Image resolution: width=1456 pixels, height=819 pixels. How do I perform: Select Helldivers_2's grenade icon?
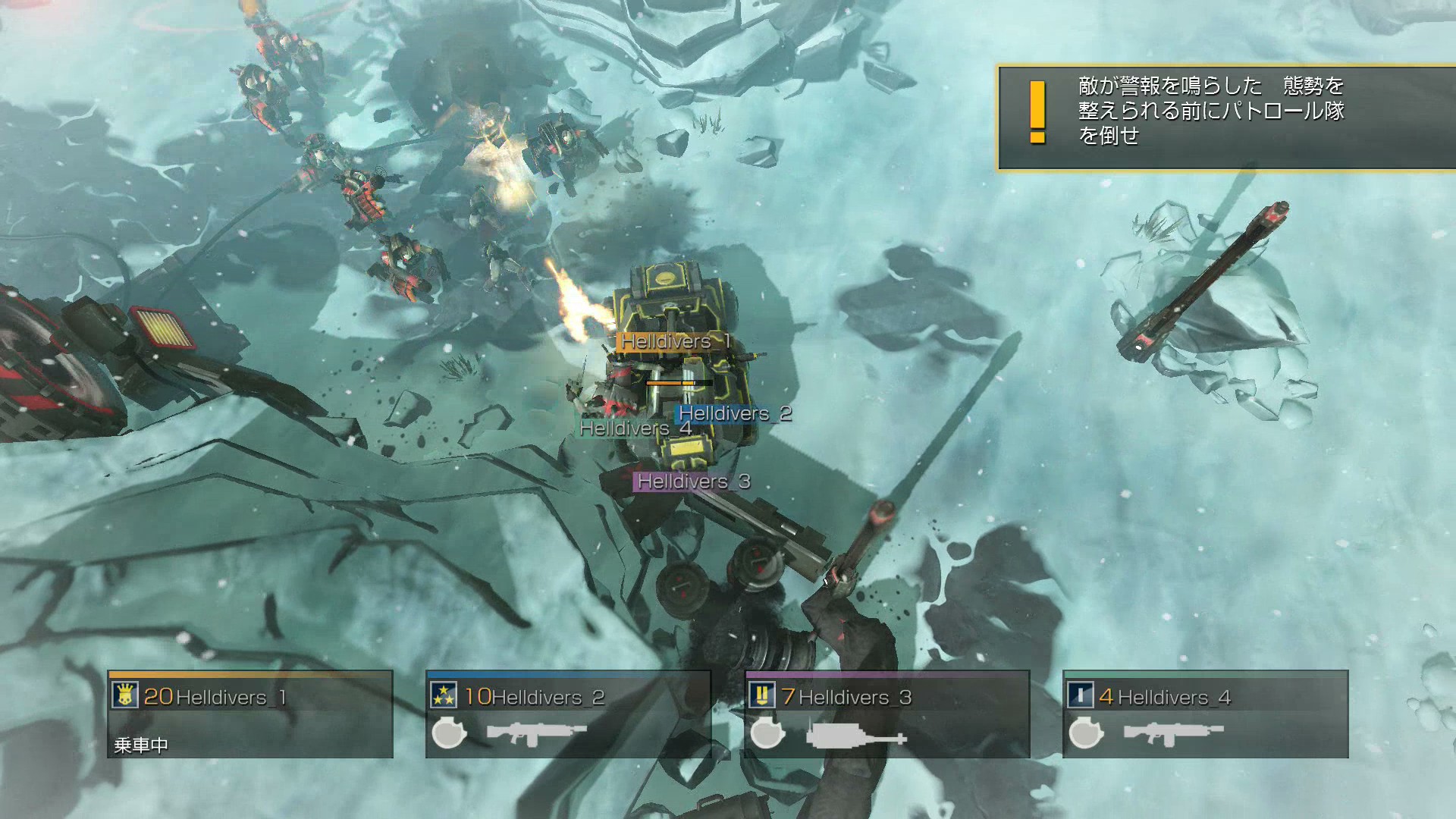click(x=448, y=733)
